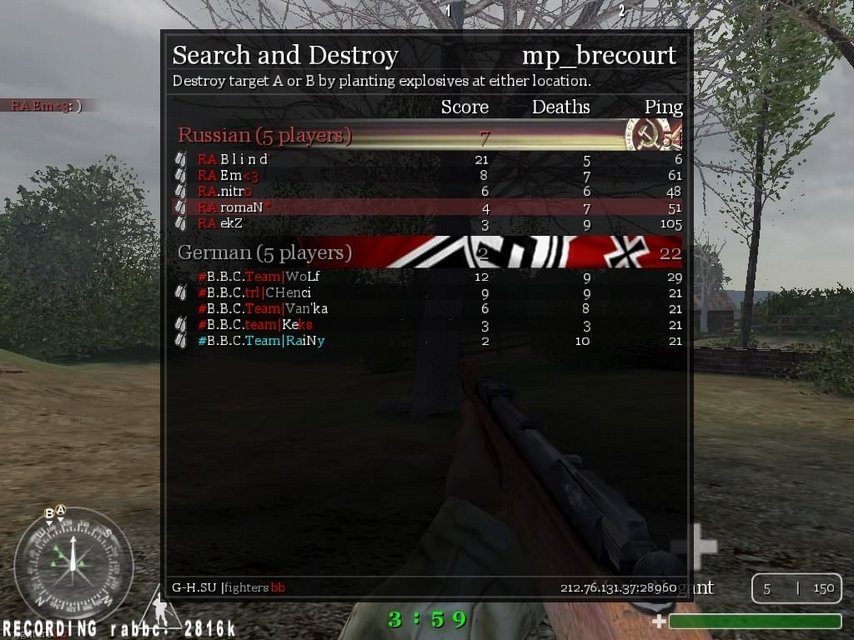Click the Deaths column header

560,107
